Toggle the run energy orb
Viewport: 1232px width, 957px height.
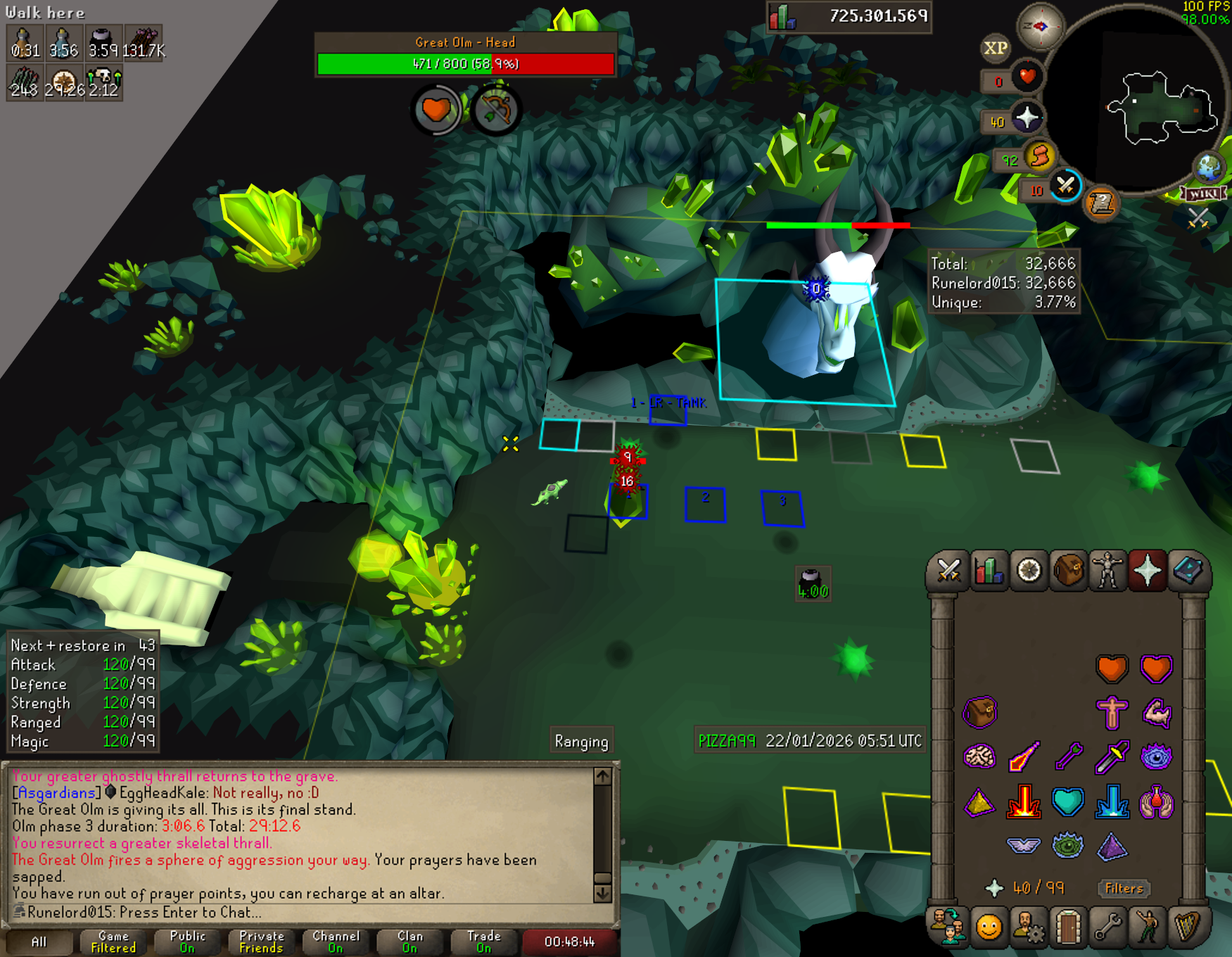(x=1040, y=156)
